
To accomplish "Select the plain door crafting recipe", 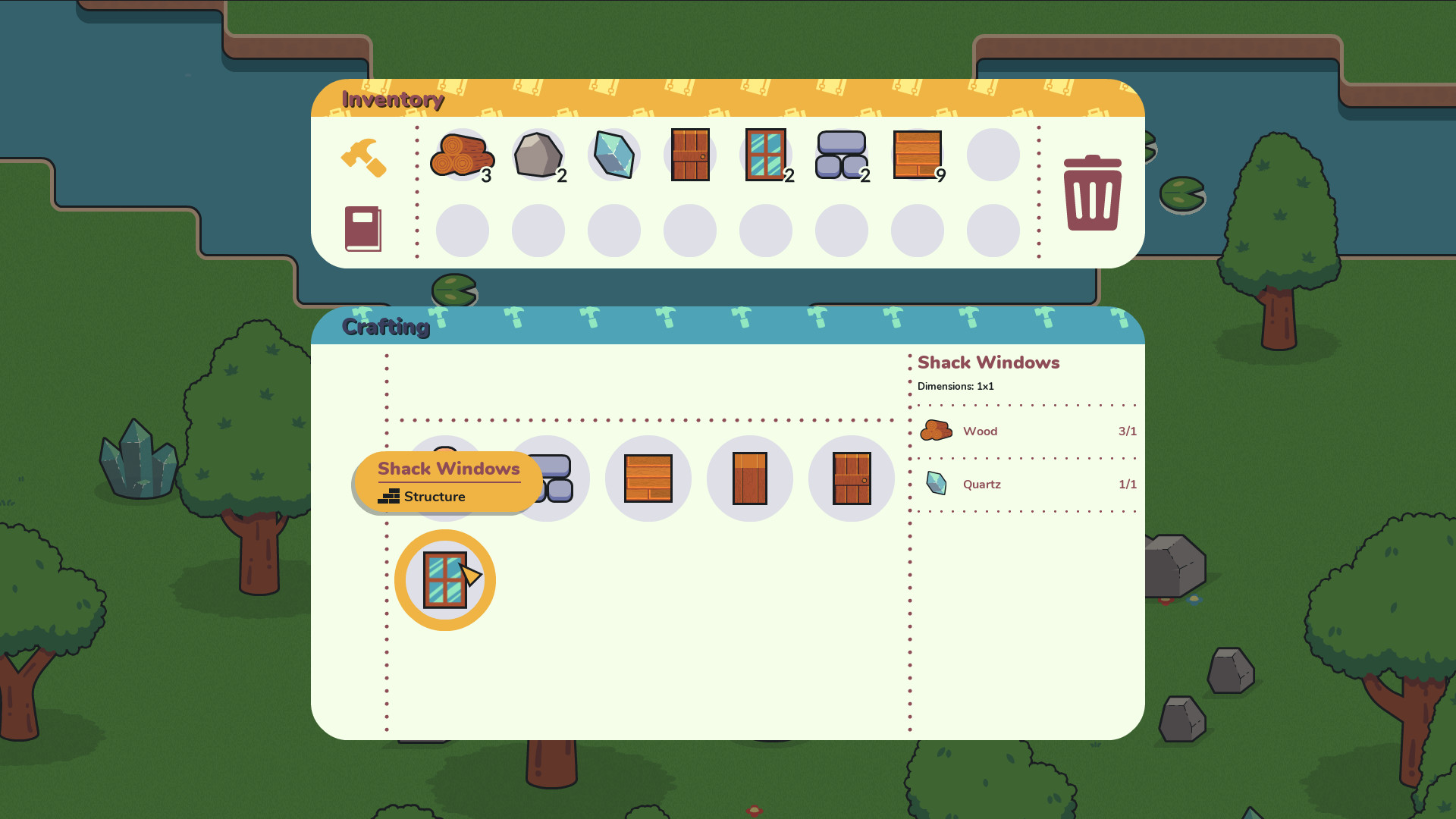I will pos(750,478).
